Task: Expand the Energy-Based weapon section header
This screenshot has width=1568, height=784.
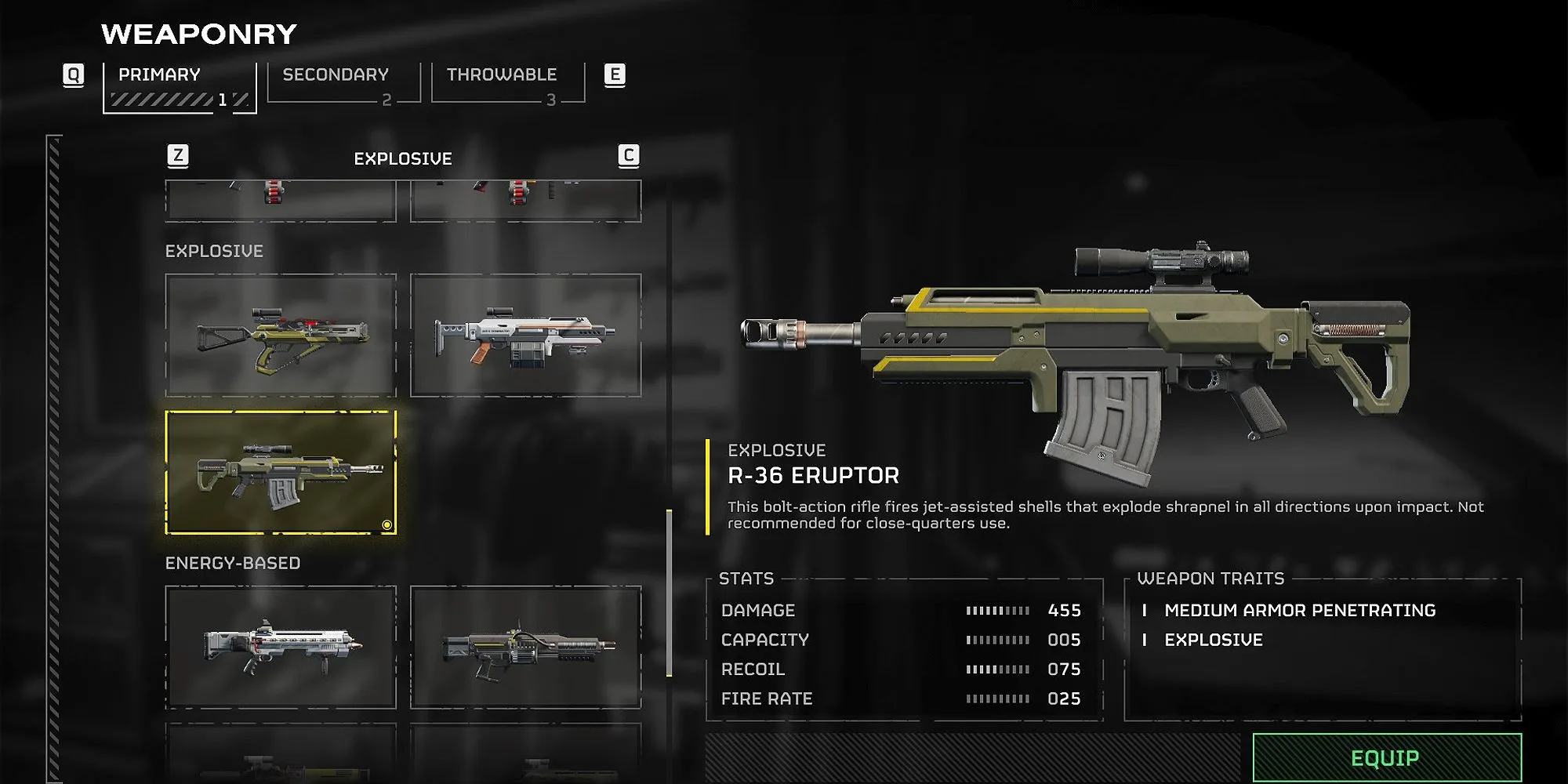Action: (x=233, y=562)
